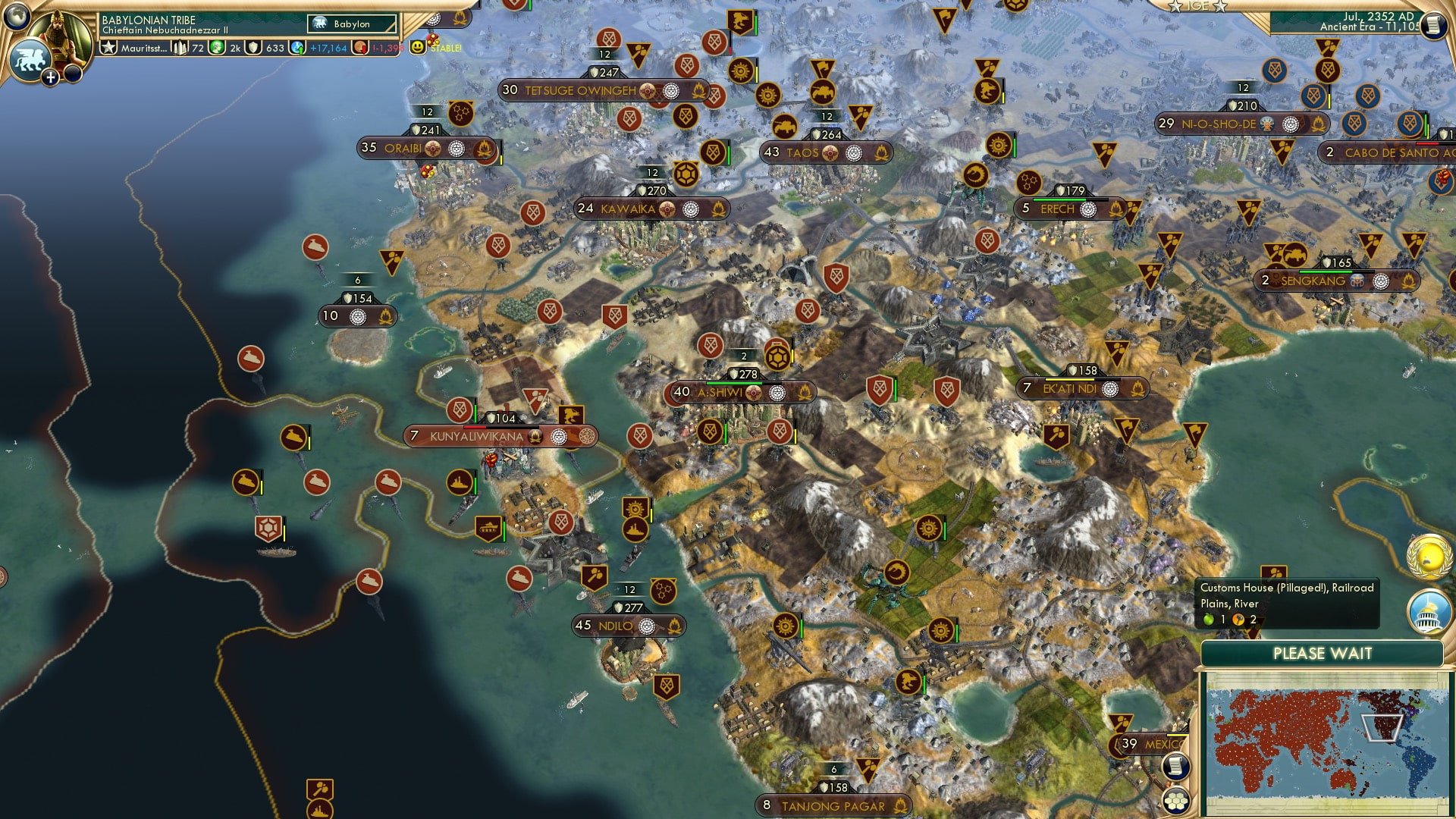The height and width of the screenshot is (819, 1456).
Task: Open the scroll menu beside the date
Action: [1432, 26]
